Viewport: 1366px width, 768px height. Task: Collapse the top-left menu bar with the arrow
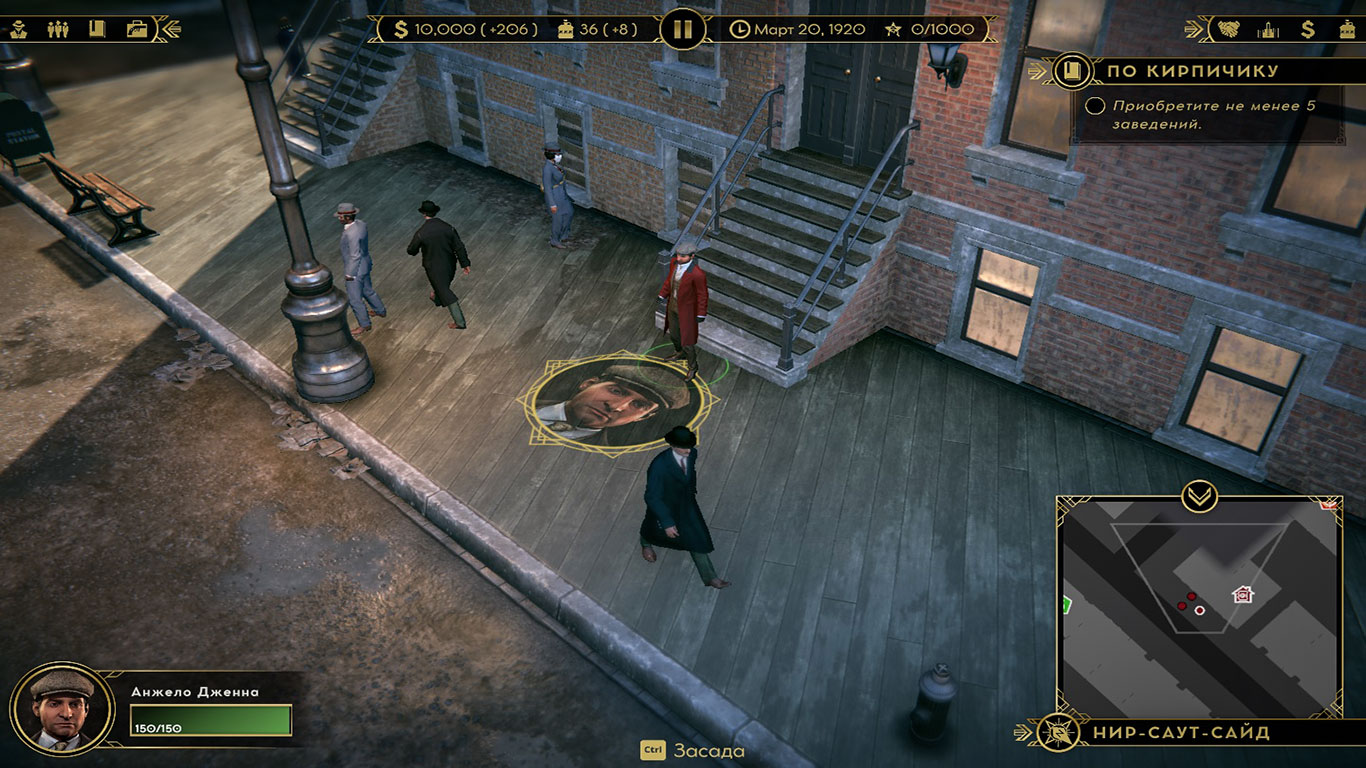[168, 29]
